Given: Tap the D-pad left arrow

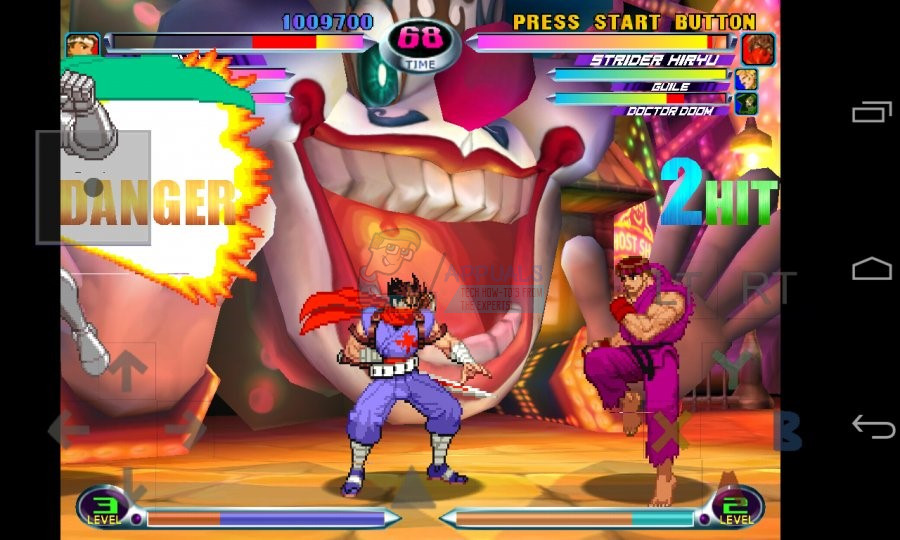Looking at the screenshot, I should click(x=68, y=430).
